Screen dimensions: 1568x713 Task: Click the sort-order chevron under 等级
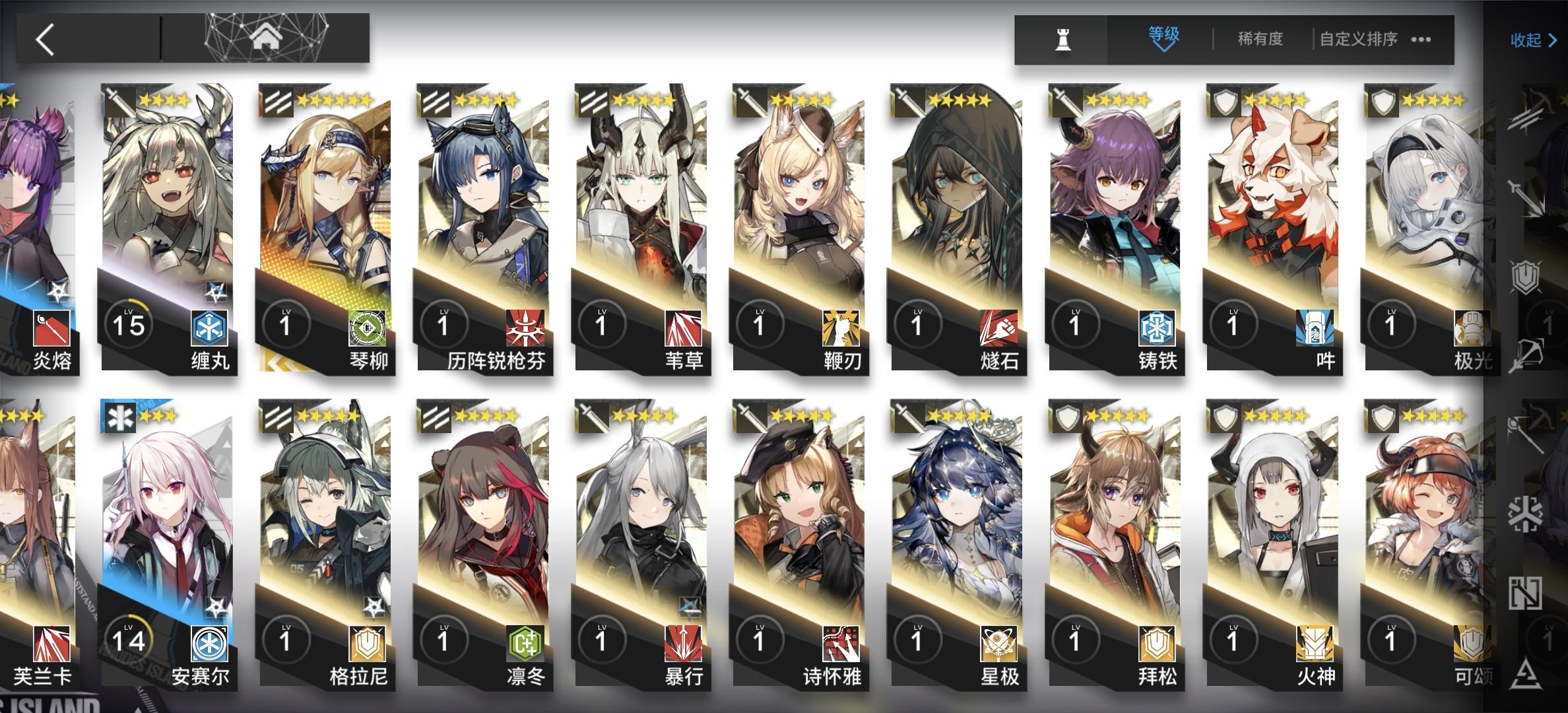[x=1163, y=49]
